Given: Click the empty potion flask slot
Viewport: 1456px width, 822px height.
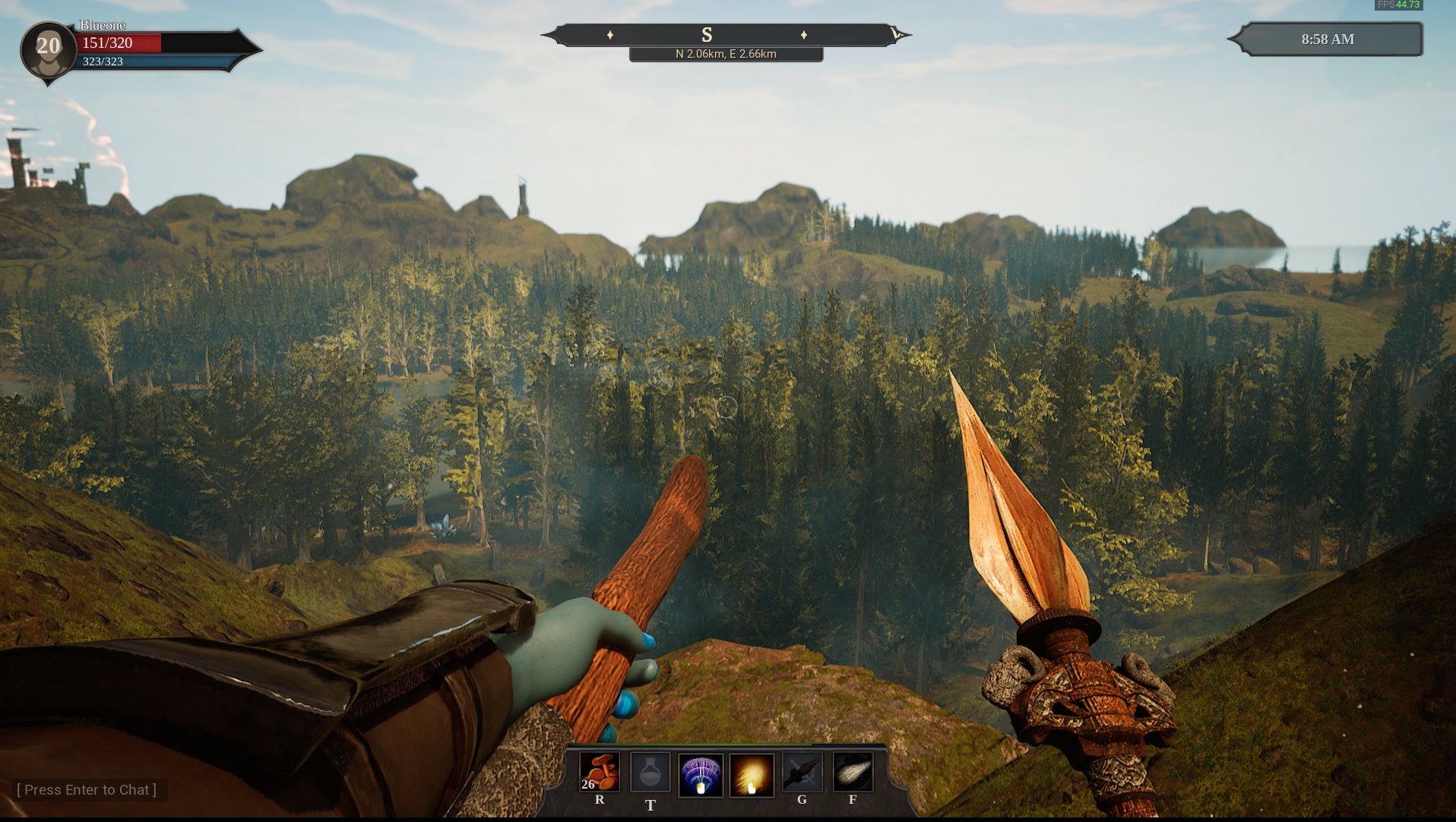Looking at the screenshot, I should tap(650, 773).
